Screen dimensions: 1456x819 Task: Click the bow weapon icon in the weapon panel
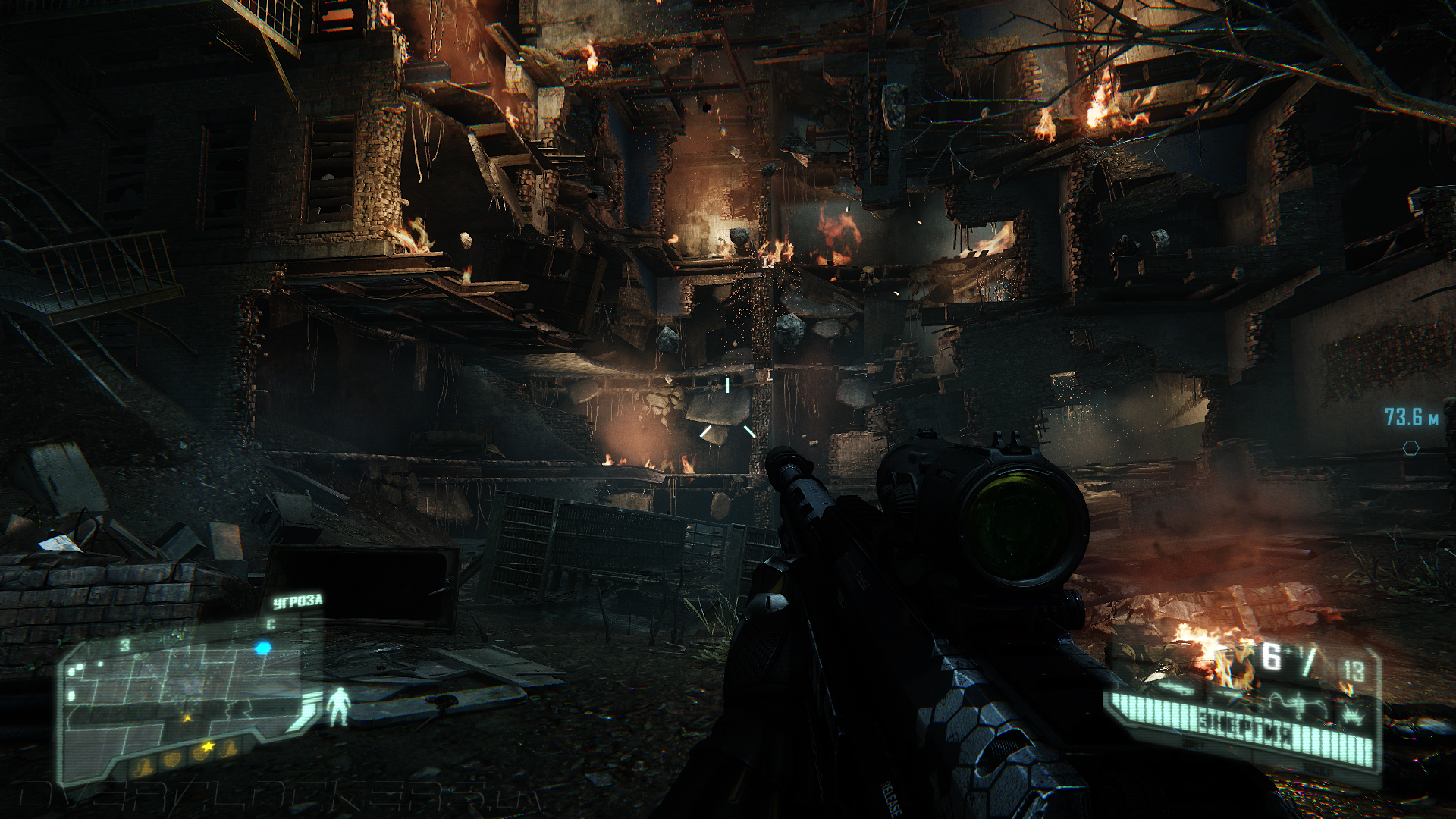pos(1300,704)
